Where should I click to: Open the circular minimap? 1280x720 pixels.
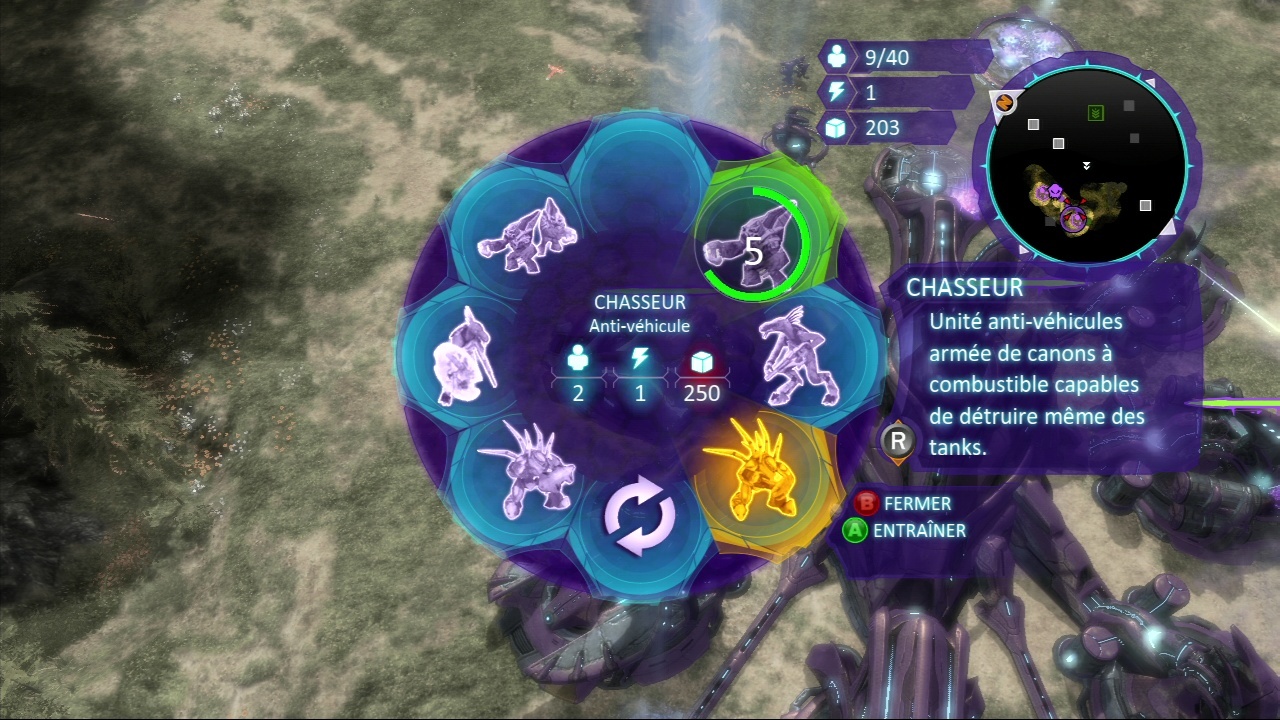coord(1087,162)
